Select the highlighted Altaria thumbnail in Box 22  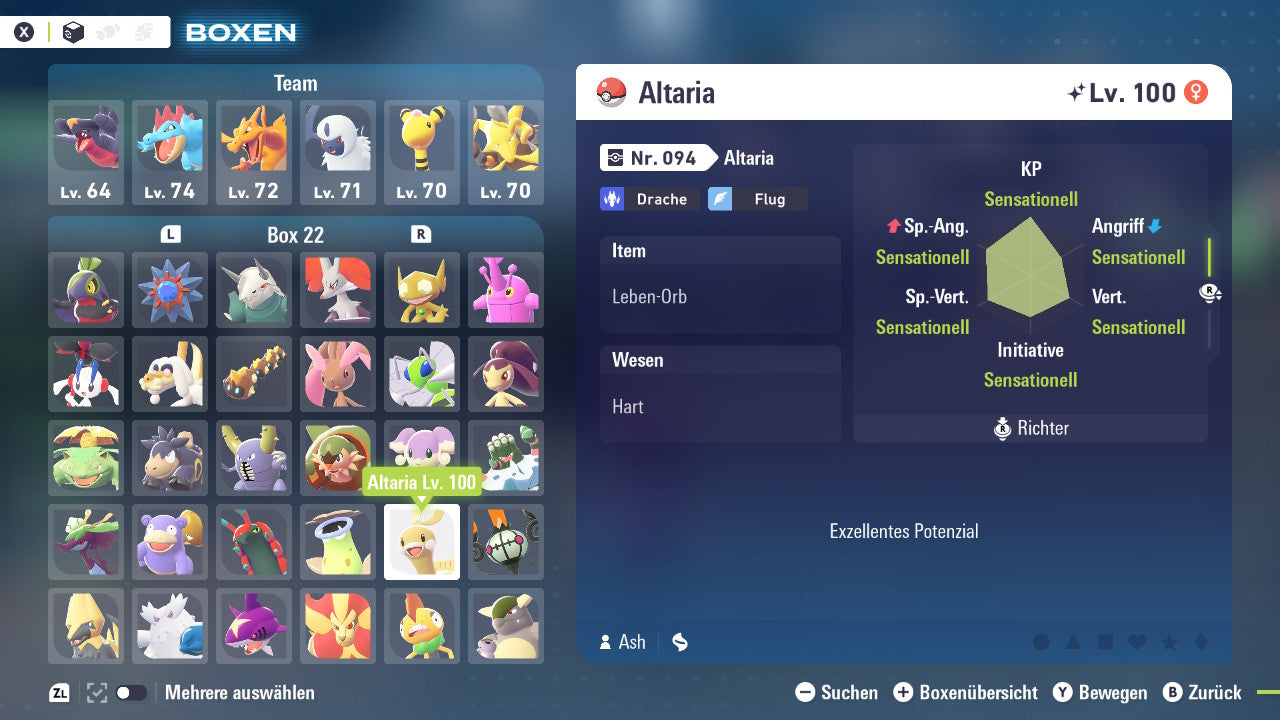click(x=421, y=541)
